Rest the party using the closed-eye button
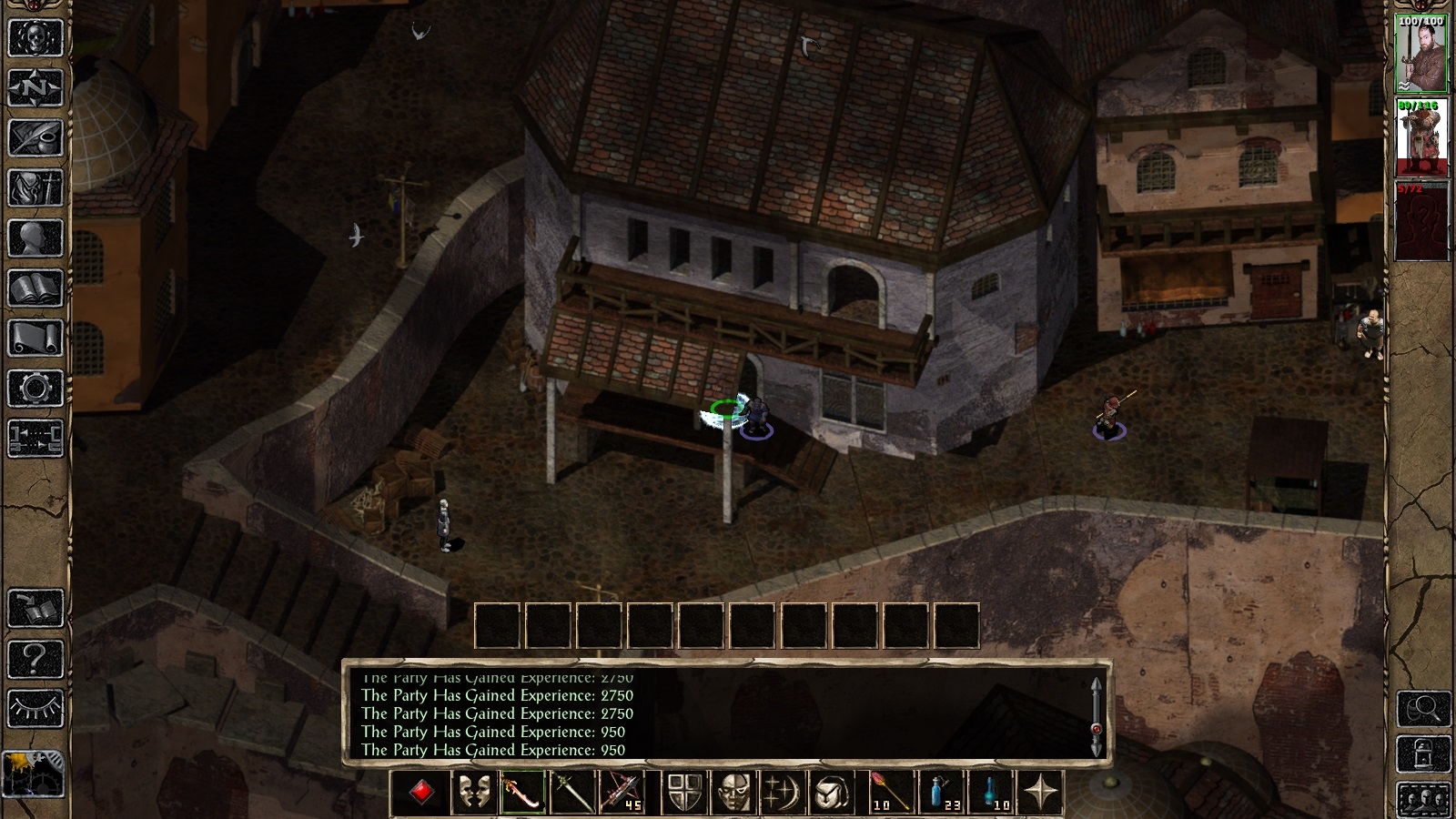 tap(35, 708)
